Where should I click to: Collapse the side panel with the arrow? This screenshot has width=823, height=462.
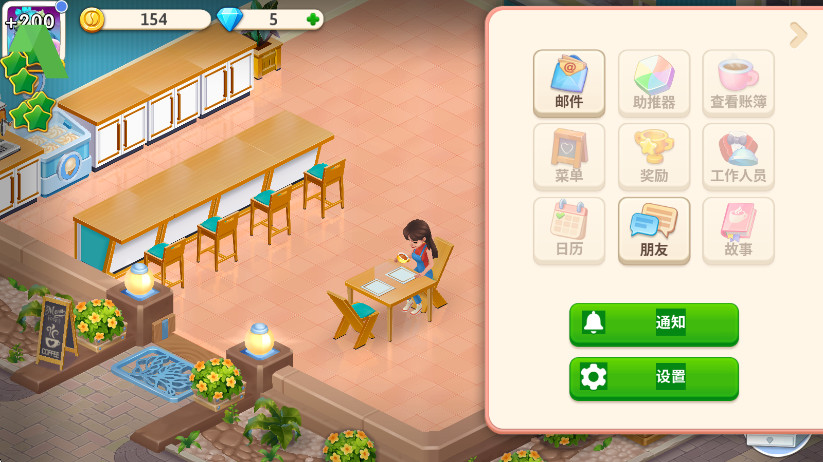click(798, 35)
